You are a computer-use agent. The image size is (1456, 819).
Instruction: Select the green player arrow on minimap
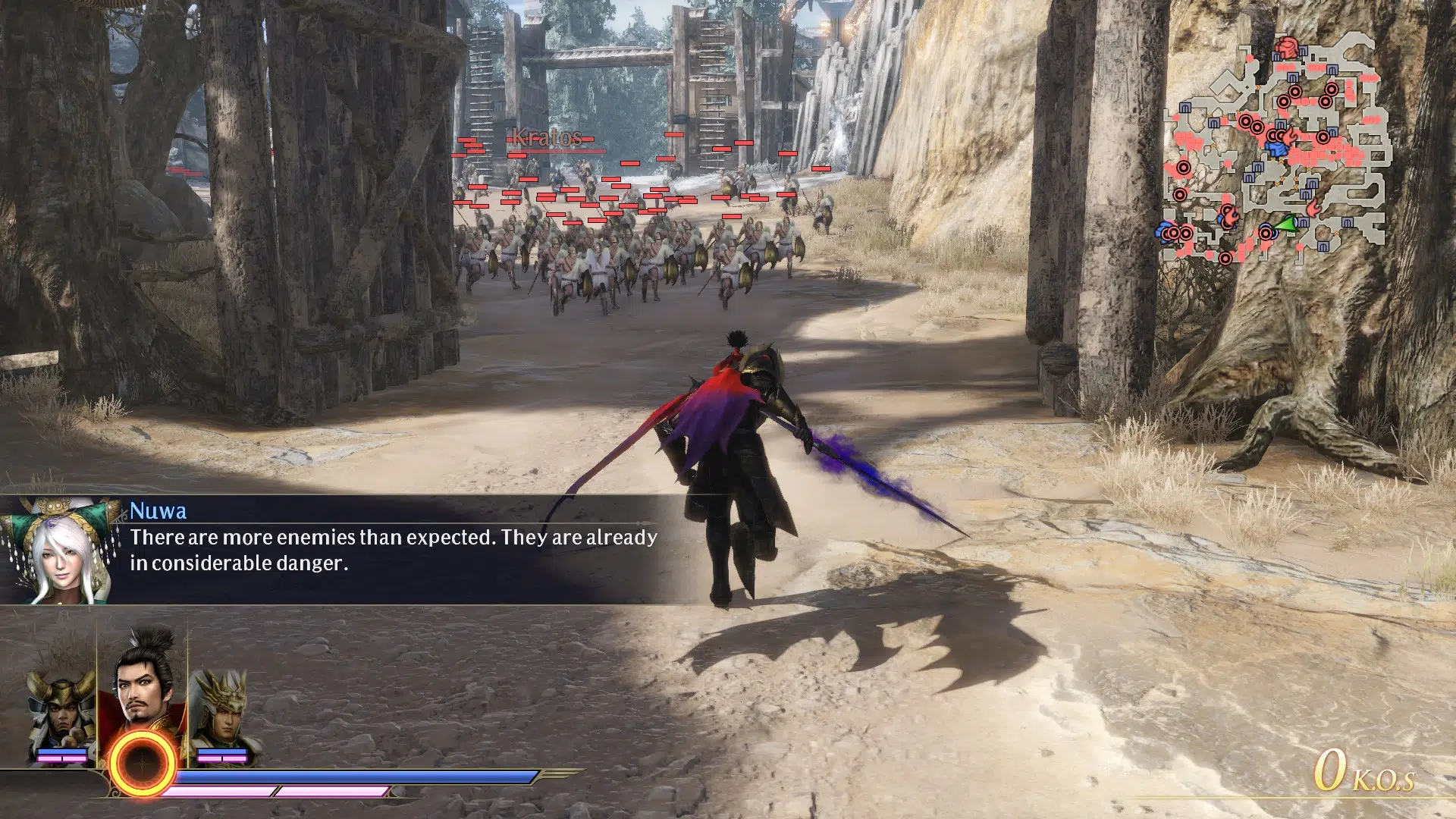pyautogui.click(x=1285, y=224)
